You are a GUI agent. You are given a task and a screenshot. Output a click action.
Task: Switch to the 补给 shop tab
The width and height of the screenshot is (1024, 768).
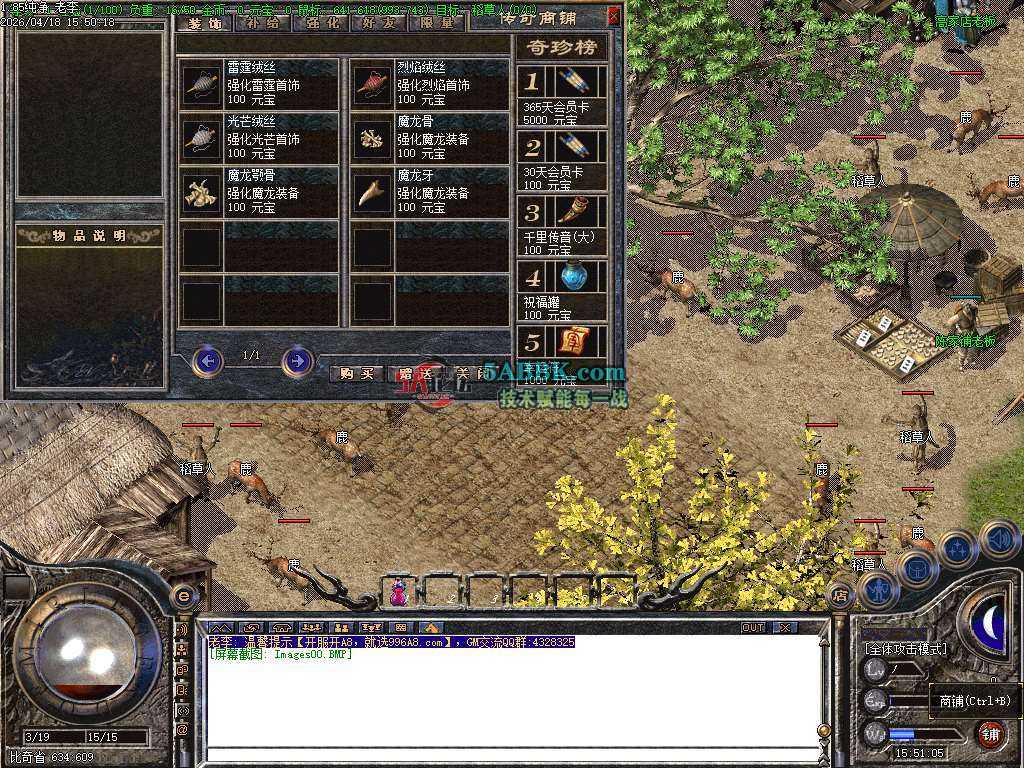262,24
